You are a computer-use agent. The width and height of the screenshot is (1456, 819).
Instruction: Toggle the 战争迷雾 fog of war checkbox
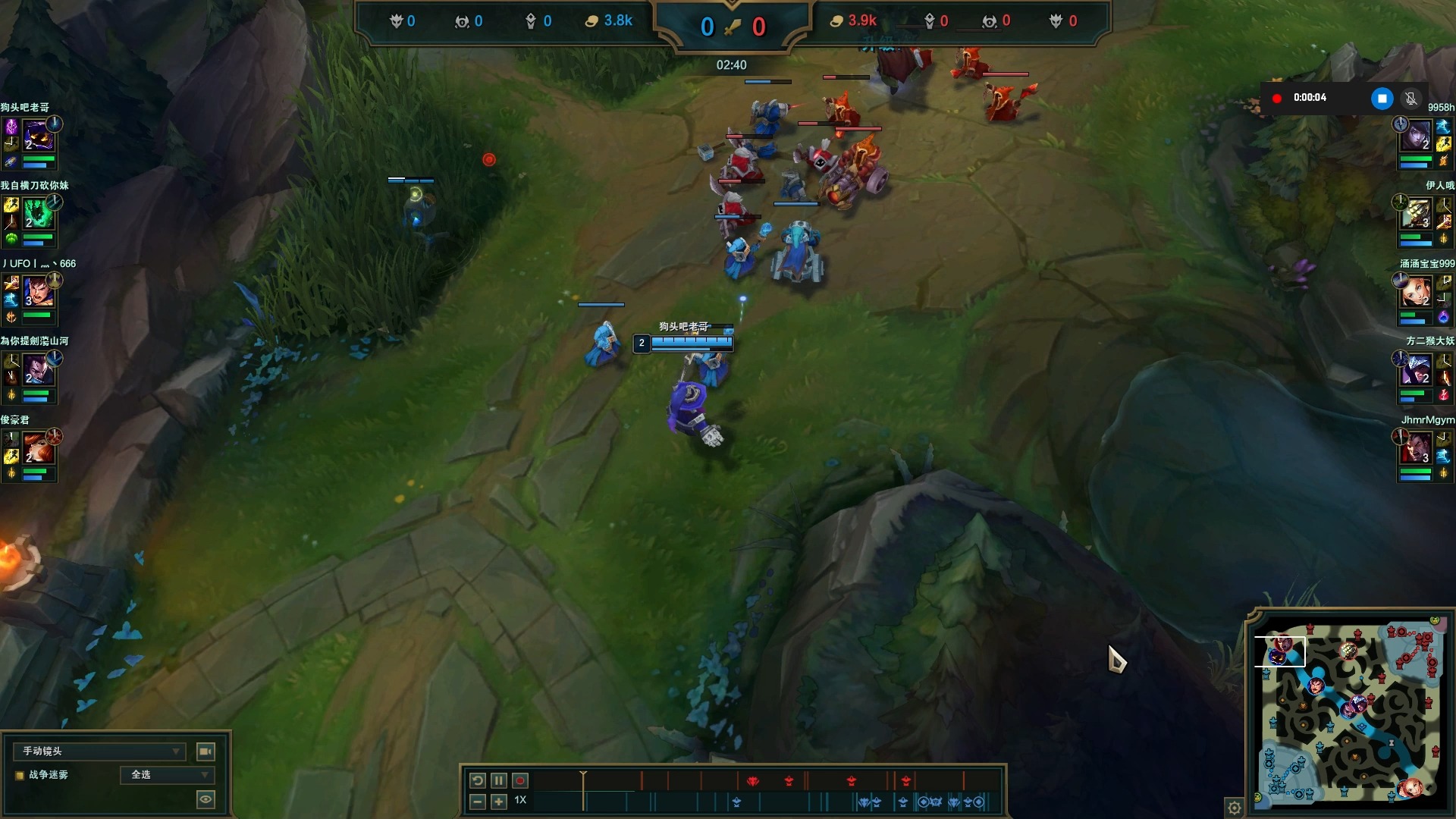(20, 775)
